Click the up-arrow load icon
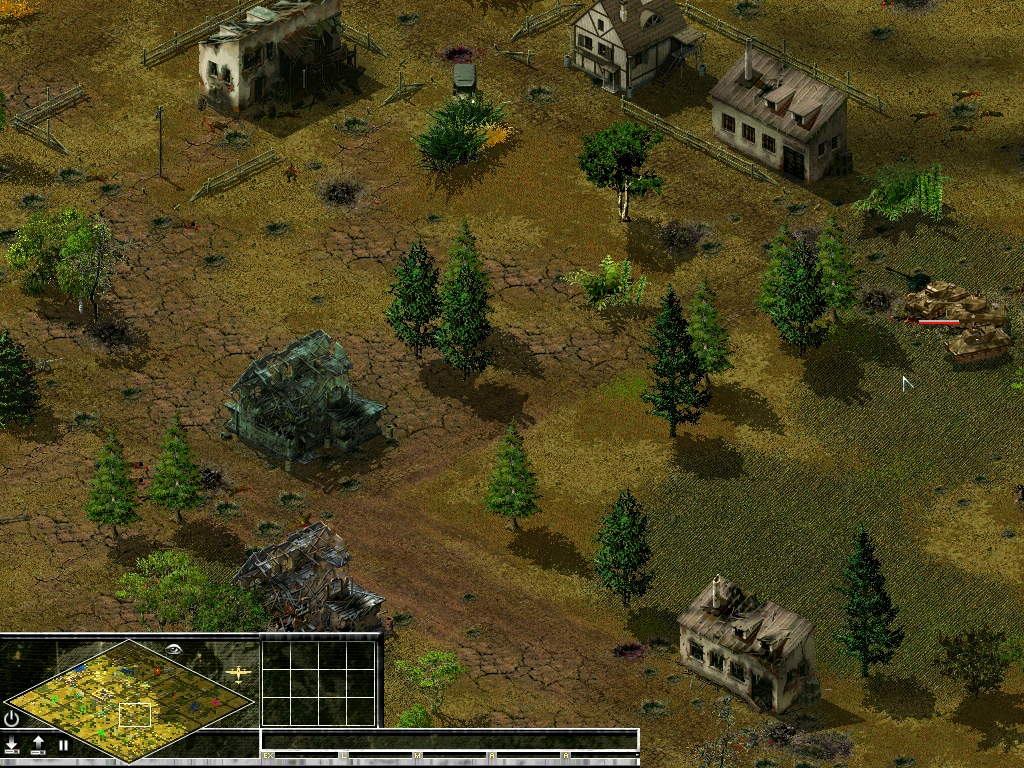 (38, 745)
